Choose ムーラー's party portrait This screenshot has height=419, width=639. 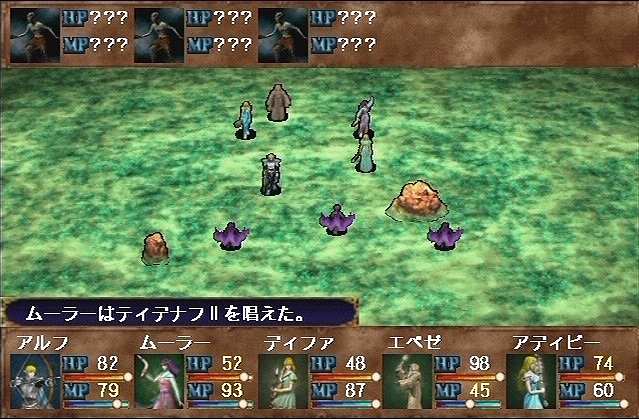(x=159, y=382)
